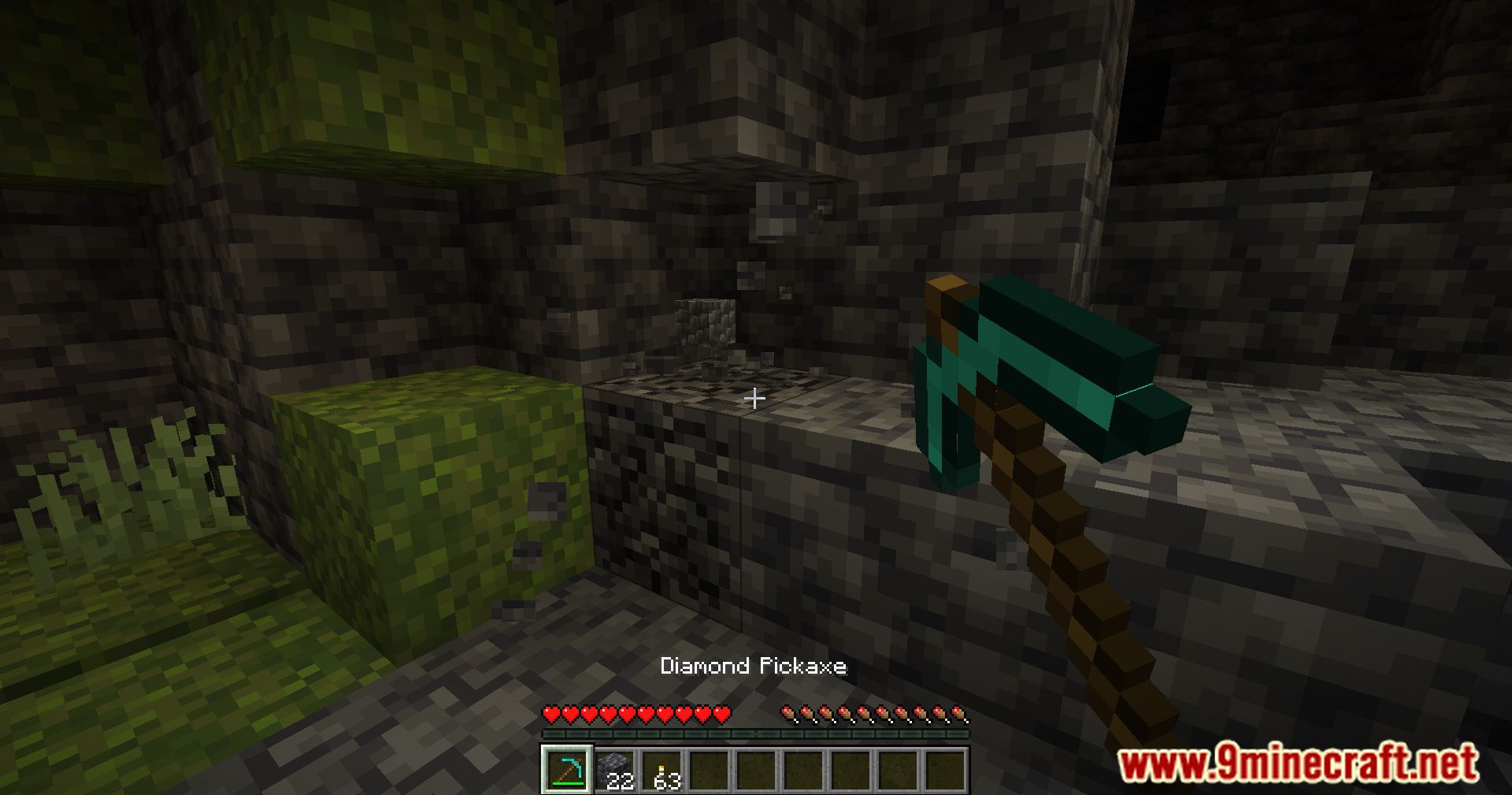
Task: Select the cobblestone stack of 22
Action: [x=614, y=770]
